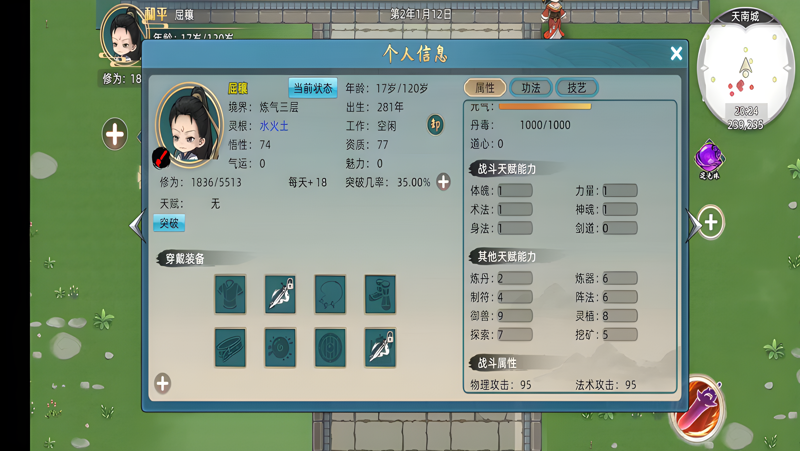The width and height of the screenshot is (800, 451).
Task: Activate the purple orb icon
Action: [709, 157]
